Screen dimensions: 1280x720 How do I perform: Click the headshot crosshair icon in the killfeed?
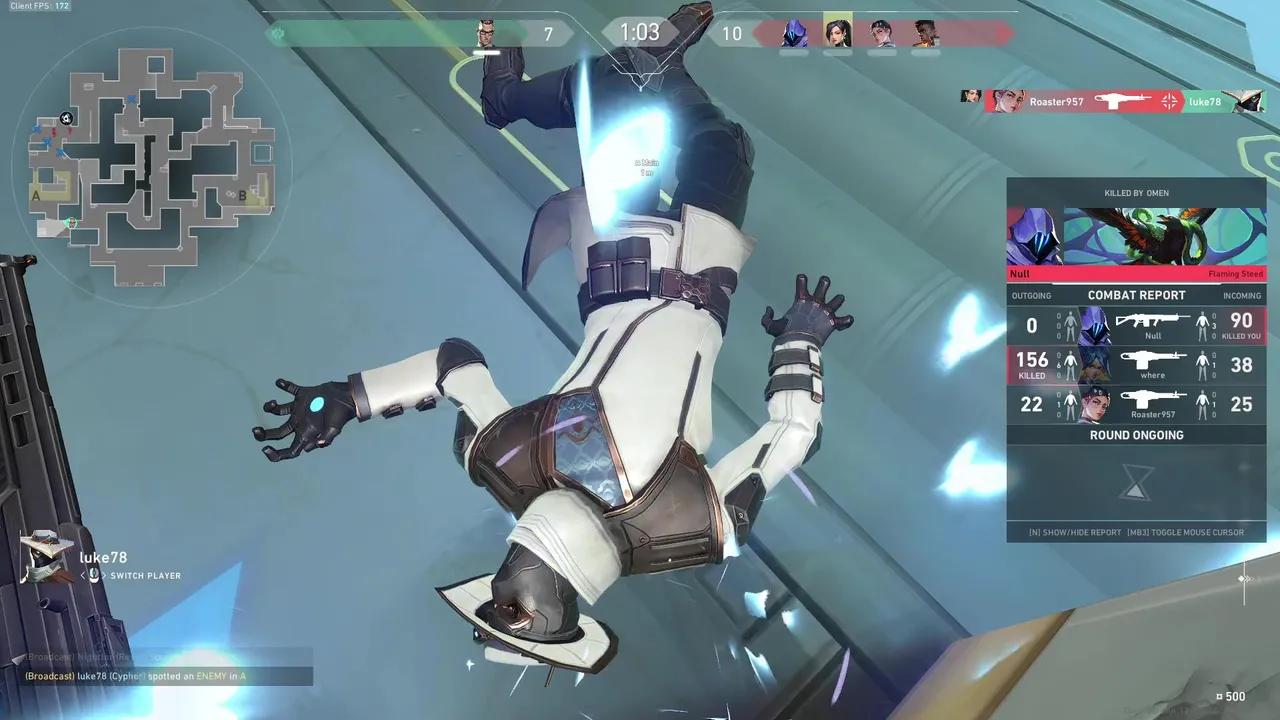(x=1168, y=100)
